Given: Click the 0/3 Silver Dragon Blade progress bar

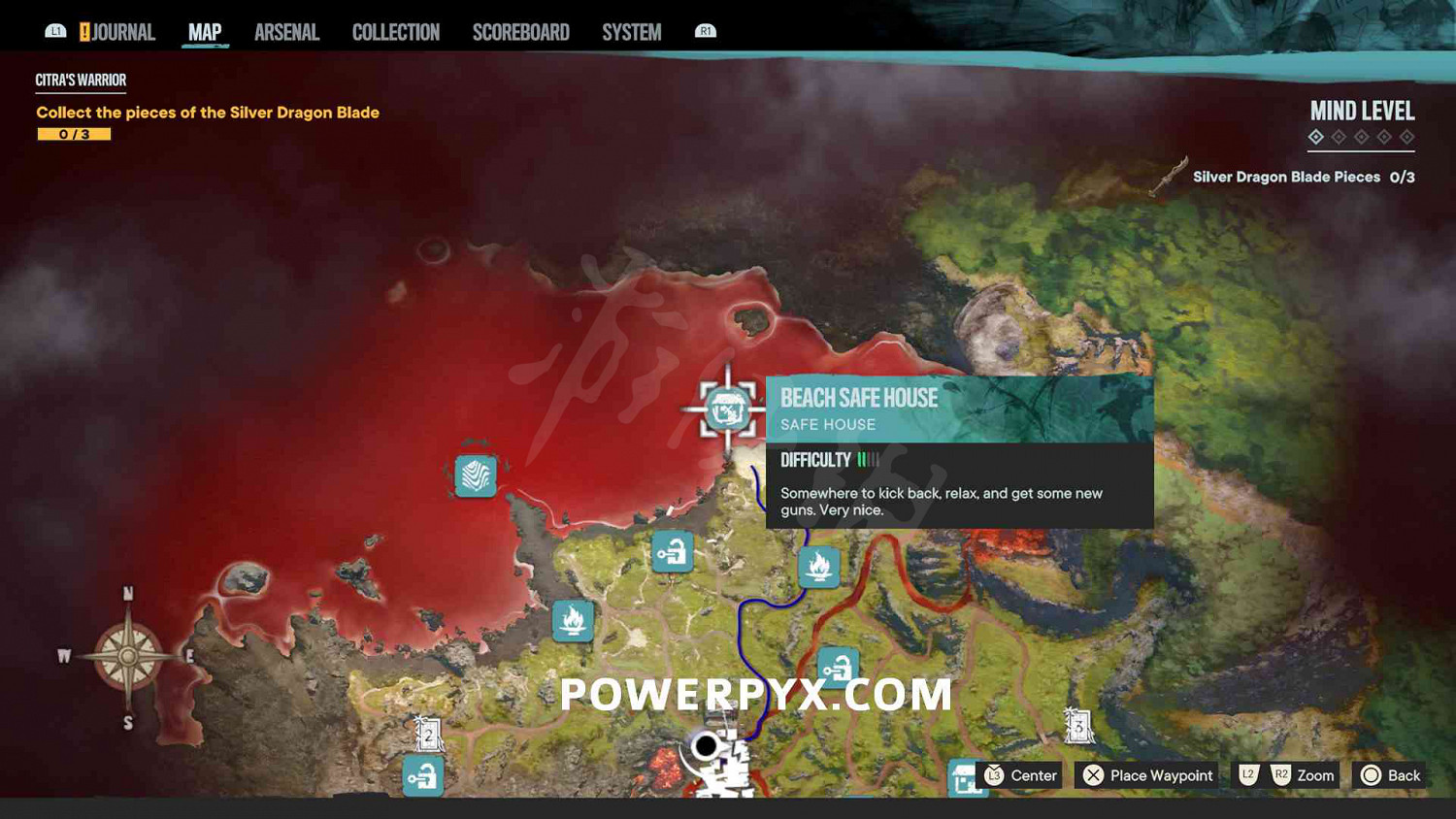Looking at the screenshot, I should point(75,133).
